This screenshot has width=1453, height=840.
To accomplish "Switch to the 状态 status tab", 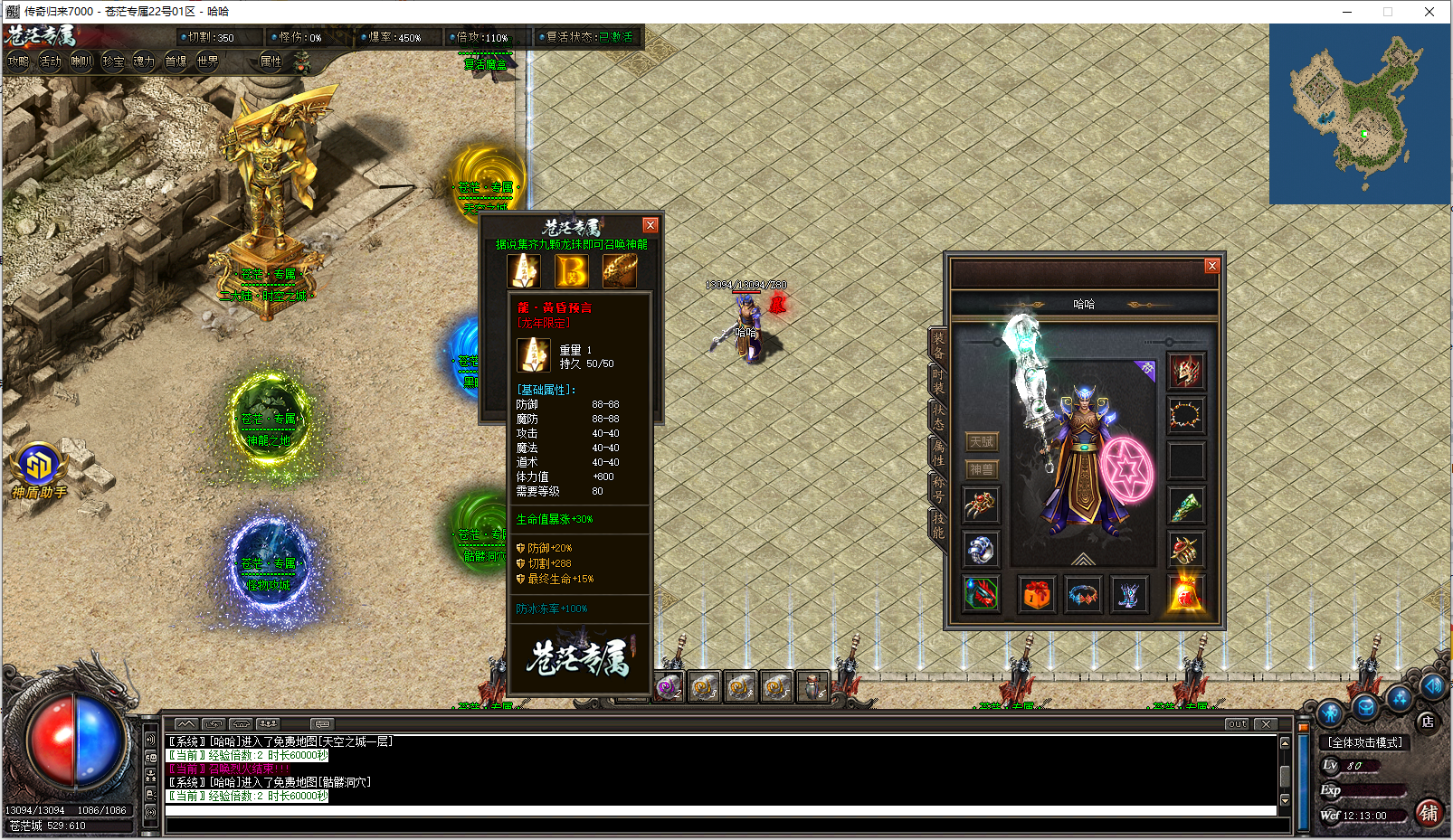I will tap(938, 417).
